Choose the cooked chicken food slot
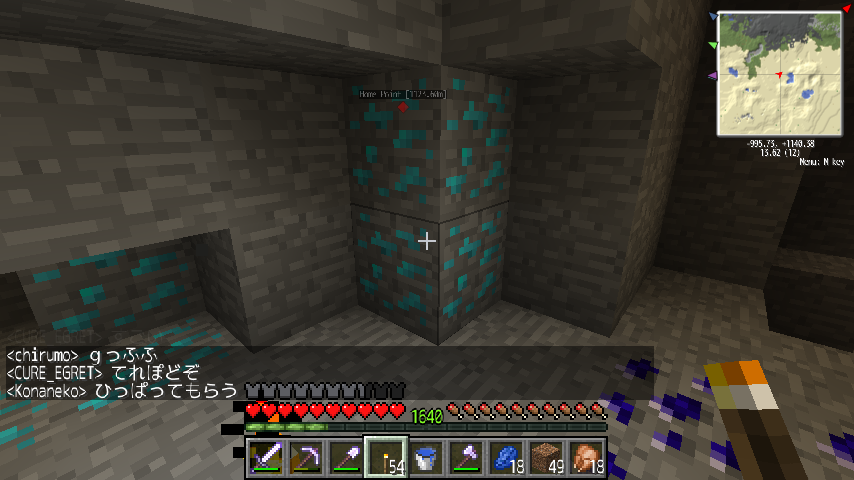The width and height of the screenshot is (854, 480). point(586,459)
